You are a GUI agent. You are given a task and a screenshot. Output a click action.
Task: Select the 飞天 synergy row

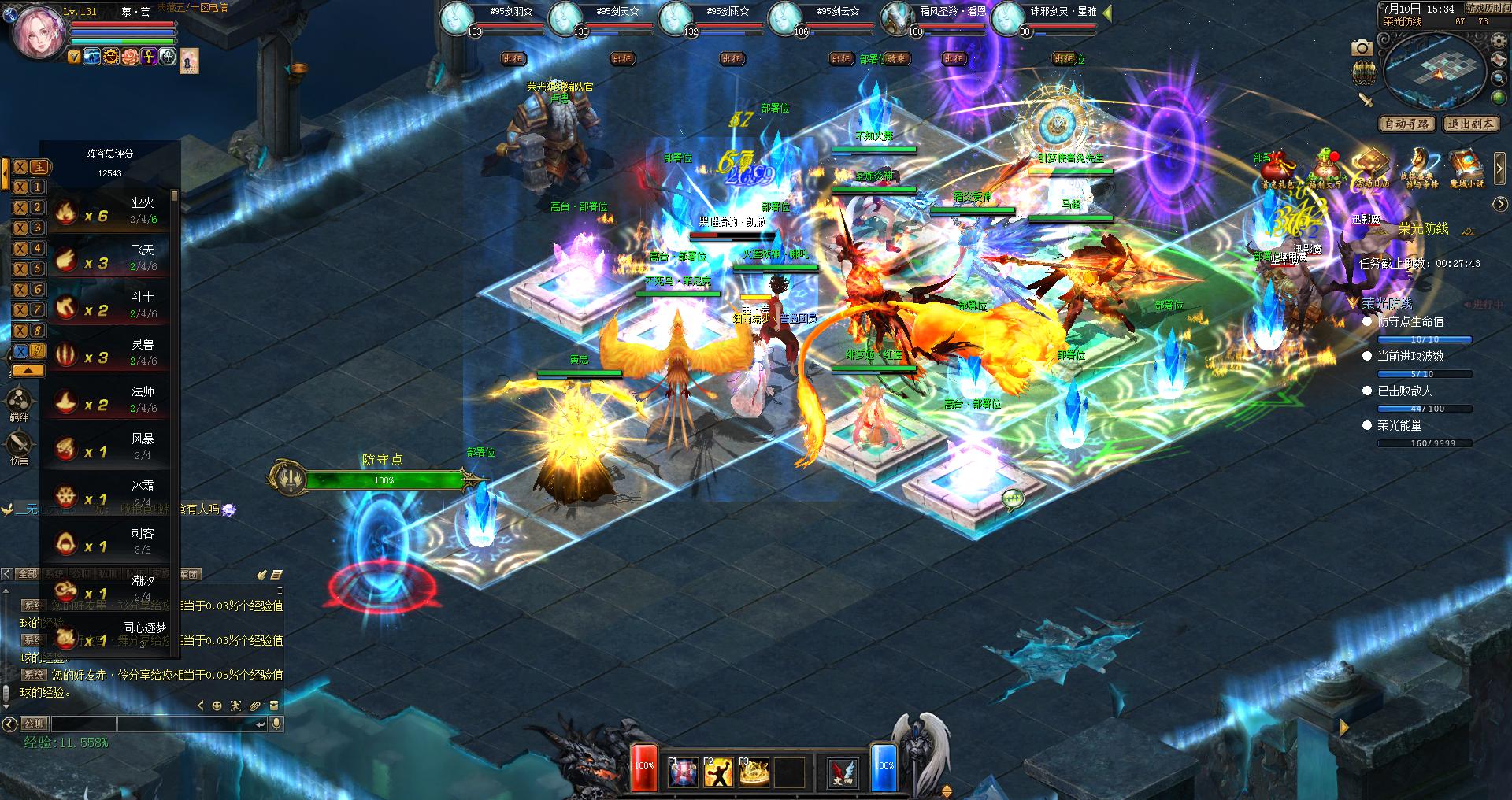(110, 258)
